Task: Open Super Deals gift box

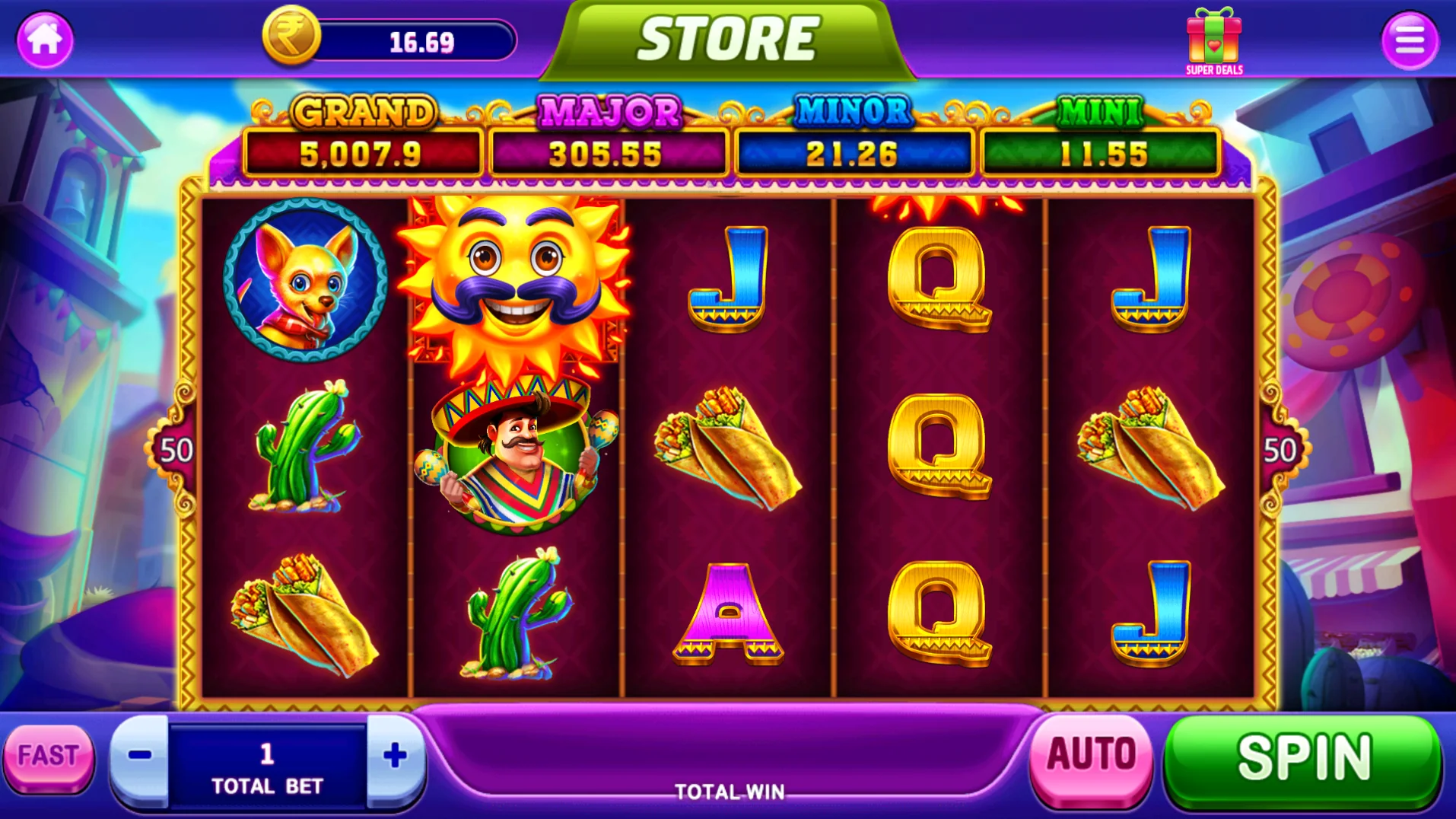Action: 1214,41
